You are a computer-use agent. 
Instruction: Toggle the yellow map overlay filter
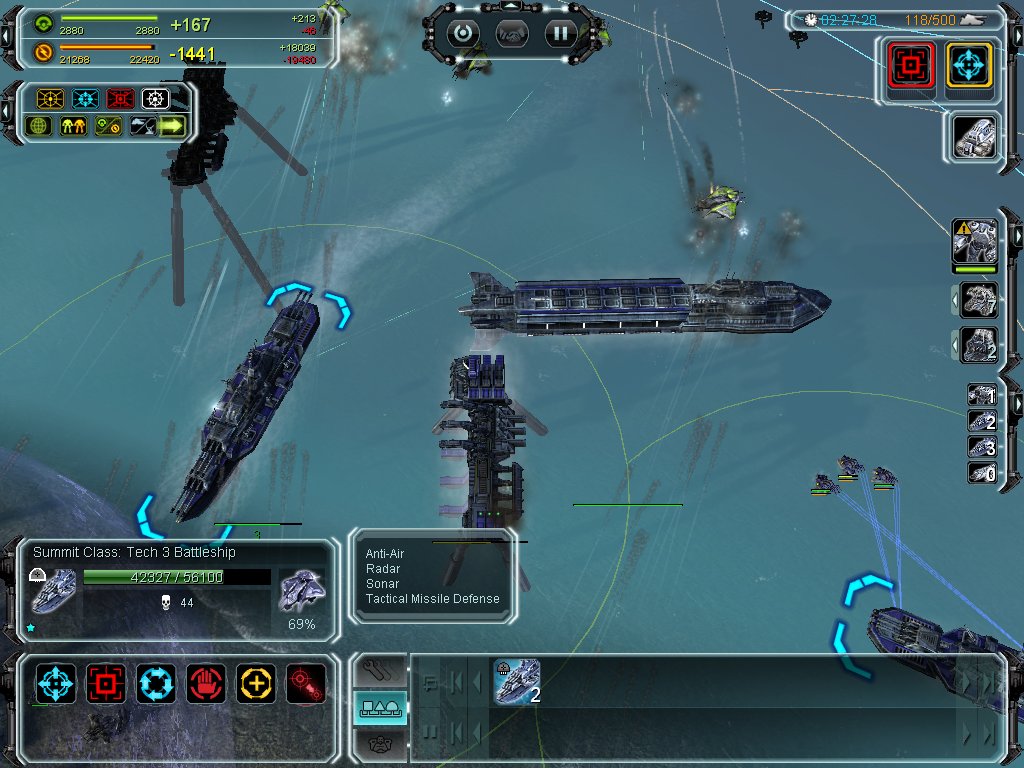50,99
